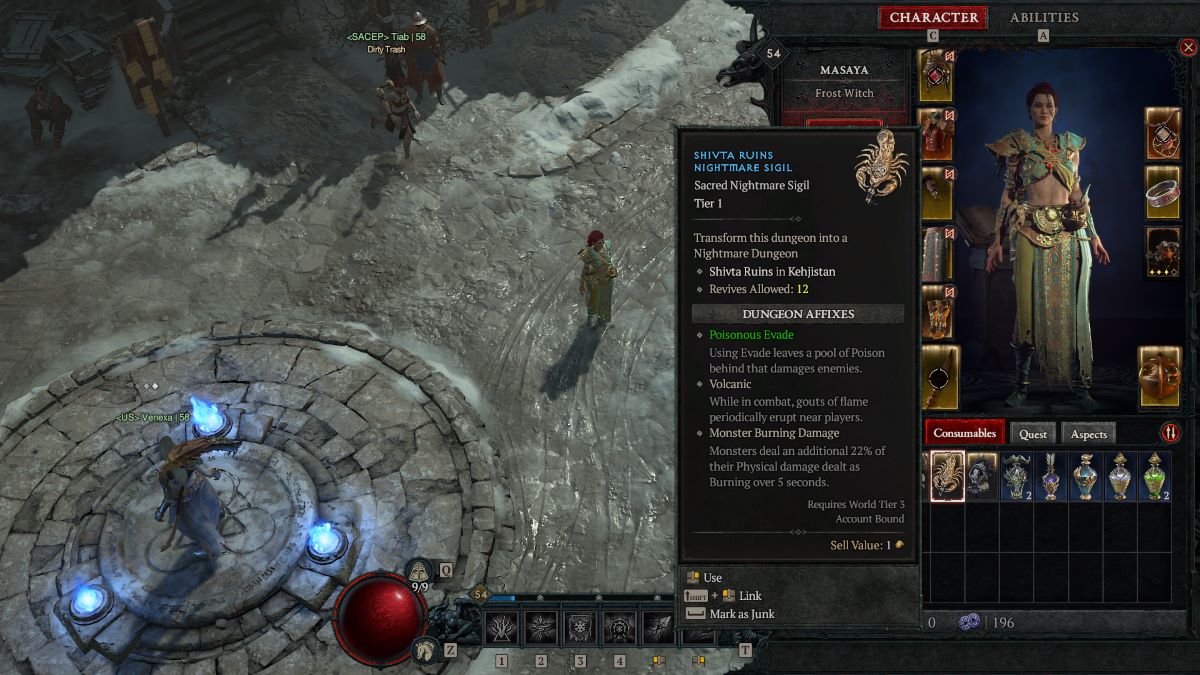Select the equipped chest armor slot
Image resolution: width=1200 pixels, height=675 pixels.
click(936, 134)
